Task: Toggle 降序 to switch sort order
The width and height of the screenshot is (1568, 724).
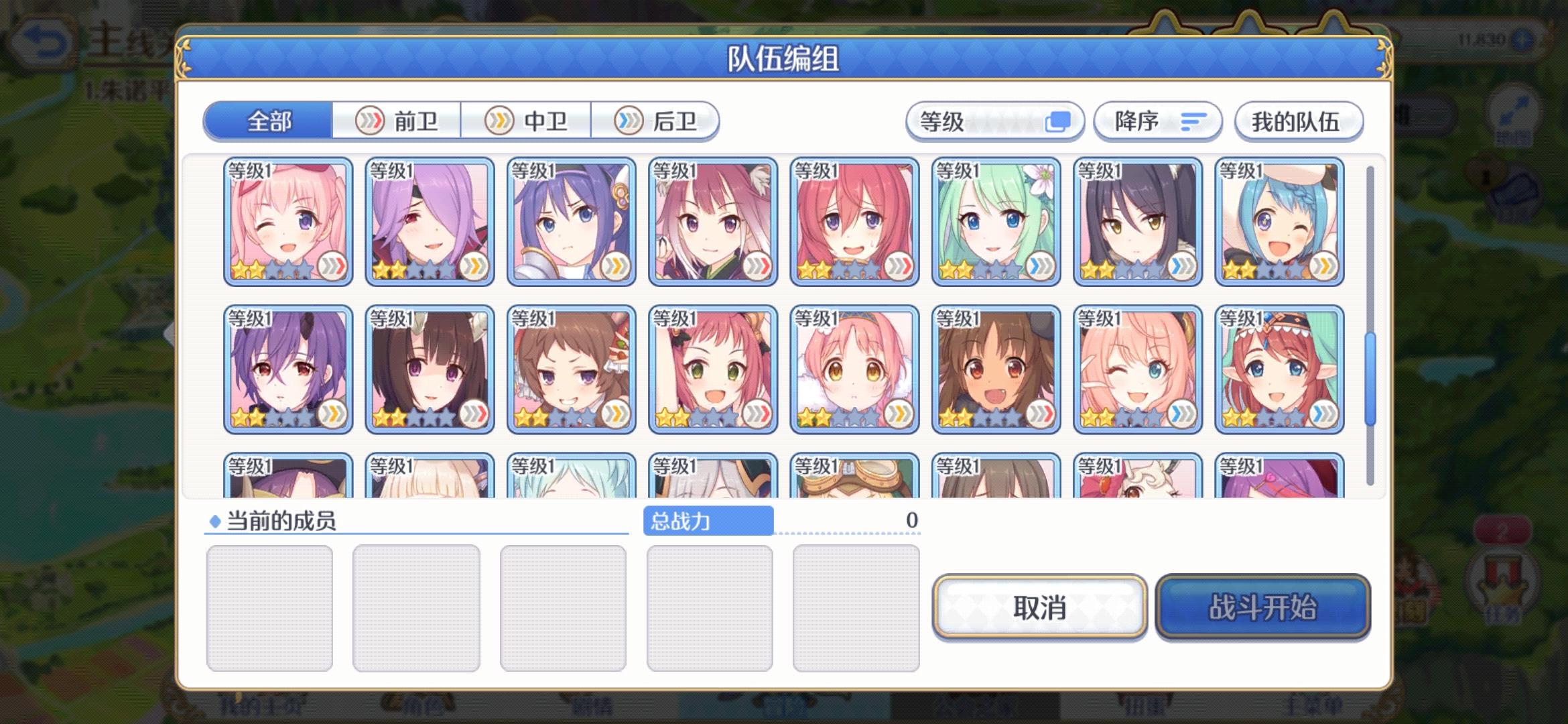Action: coord(1156,121)
